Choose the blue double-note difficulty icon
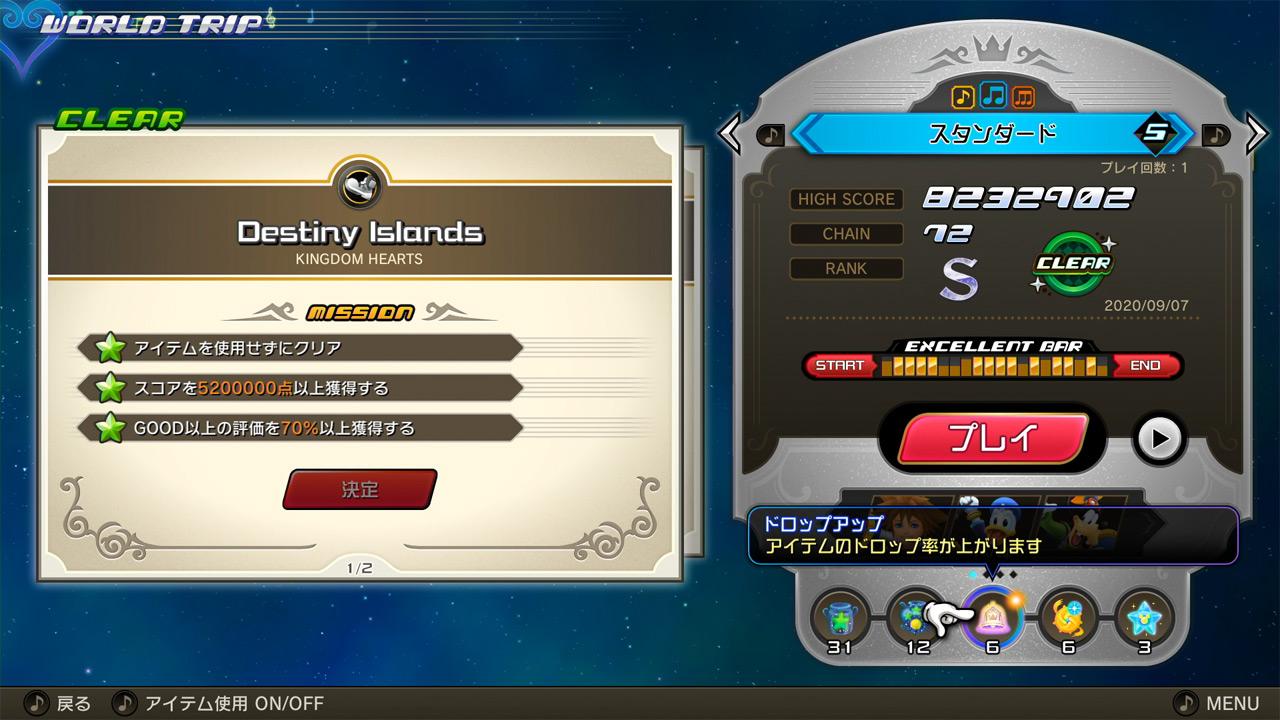The width and height of the screenshot is (1280, 720). click(x=993, y=96)
